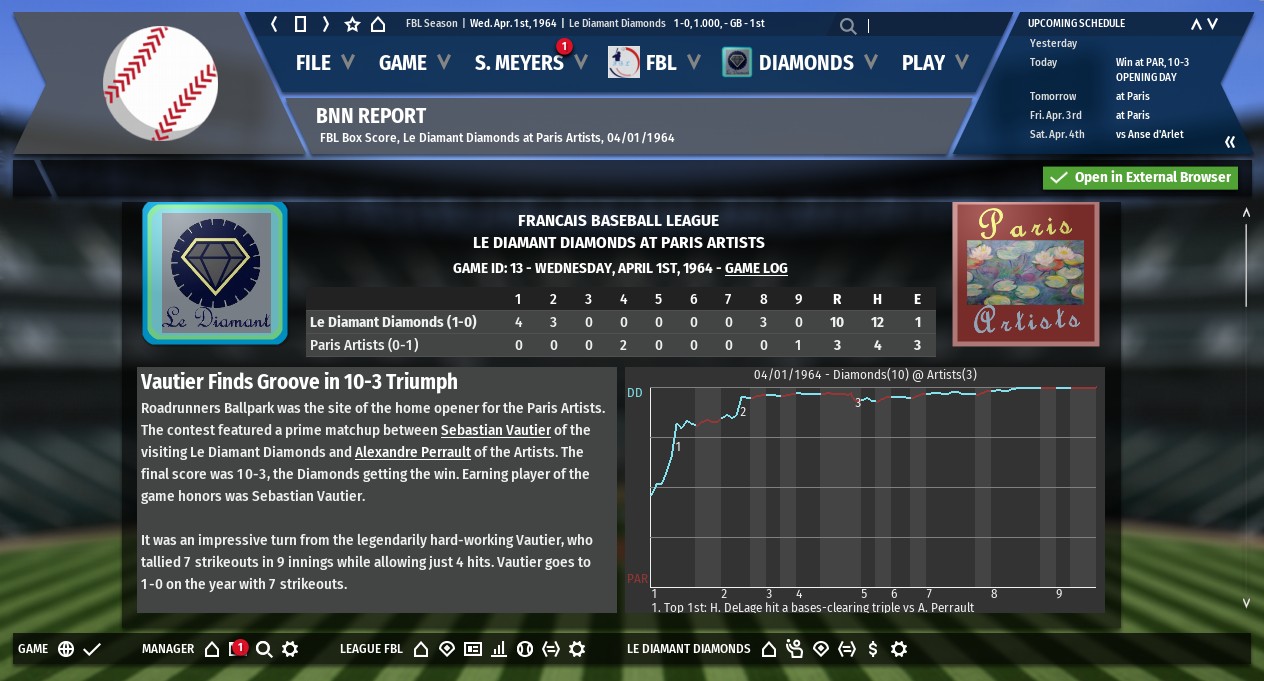Collapse the upcoming schedule panel
This screenshot has width=1264, height=681.
1230,142
